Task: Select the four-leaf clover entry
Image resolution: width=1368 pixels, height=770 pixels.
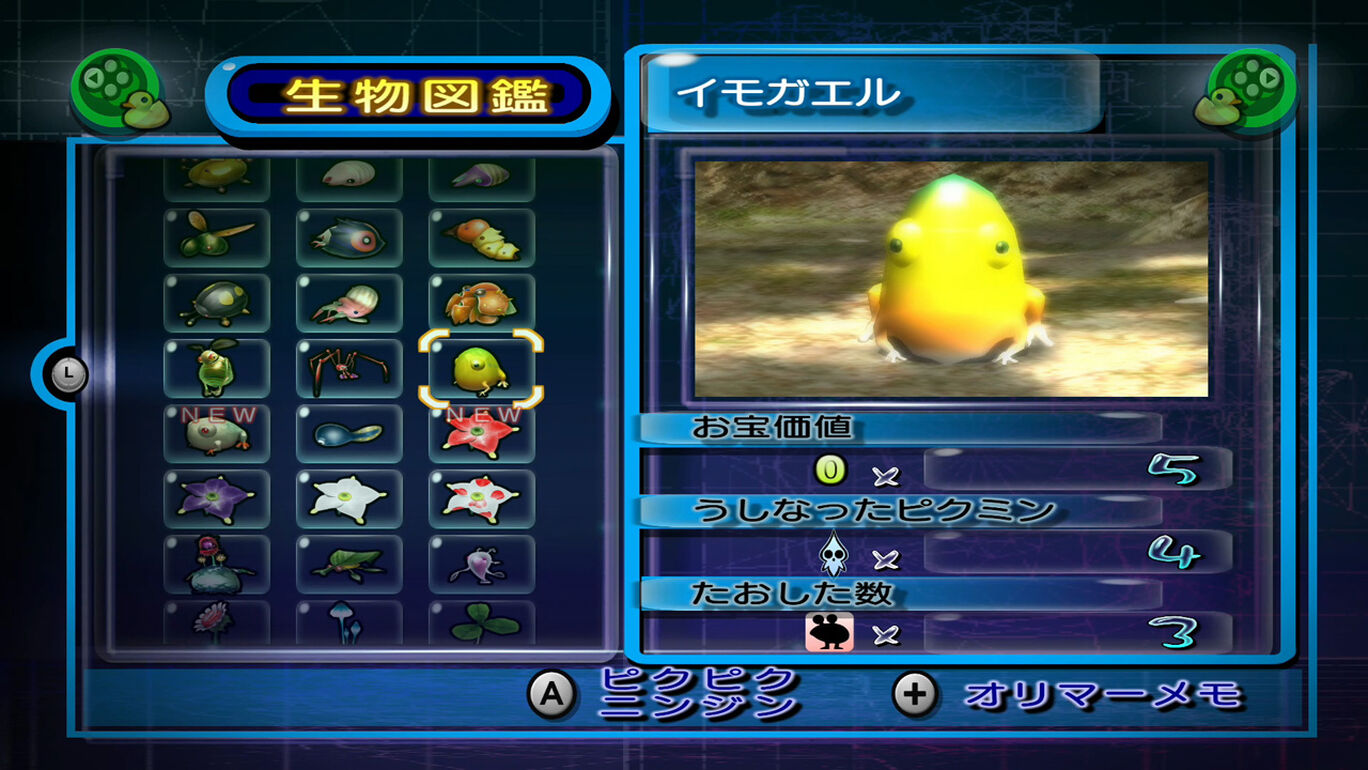Action: [482, 627]
